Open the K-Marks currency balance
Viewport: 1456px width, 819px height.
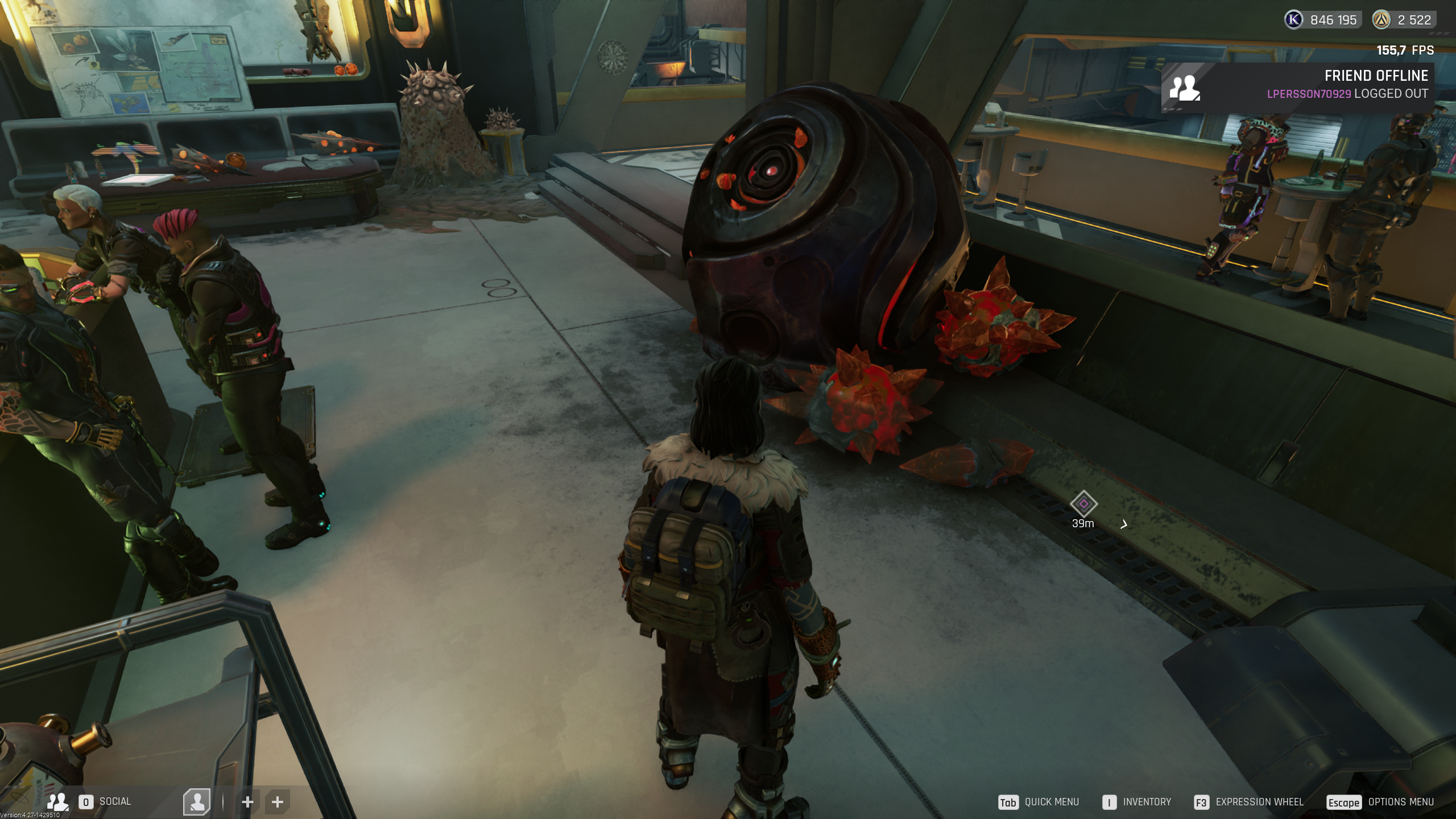point(1322,20)
